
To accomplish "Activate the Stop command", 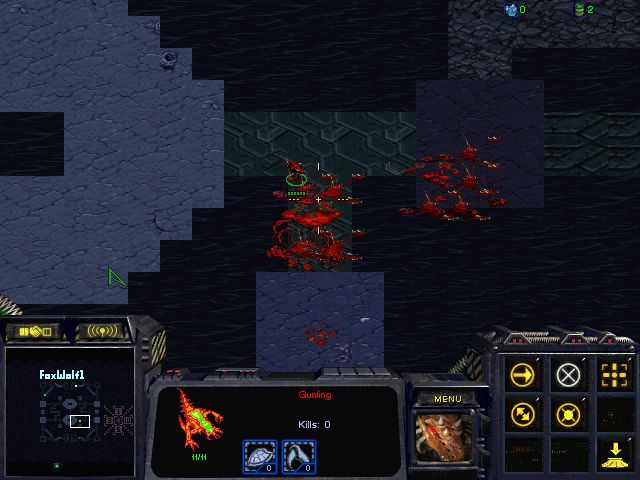I will 568,375.
